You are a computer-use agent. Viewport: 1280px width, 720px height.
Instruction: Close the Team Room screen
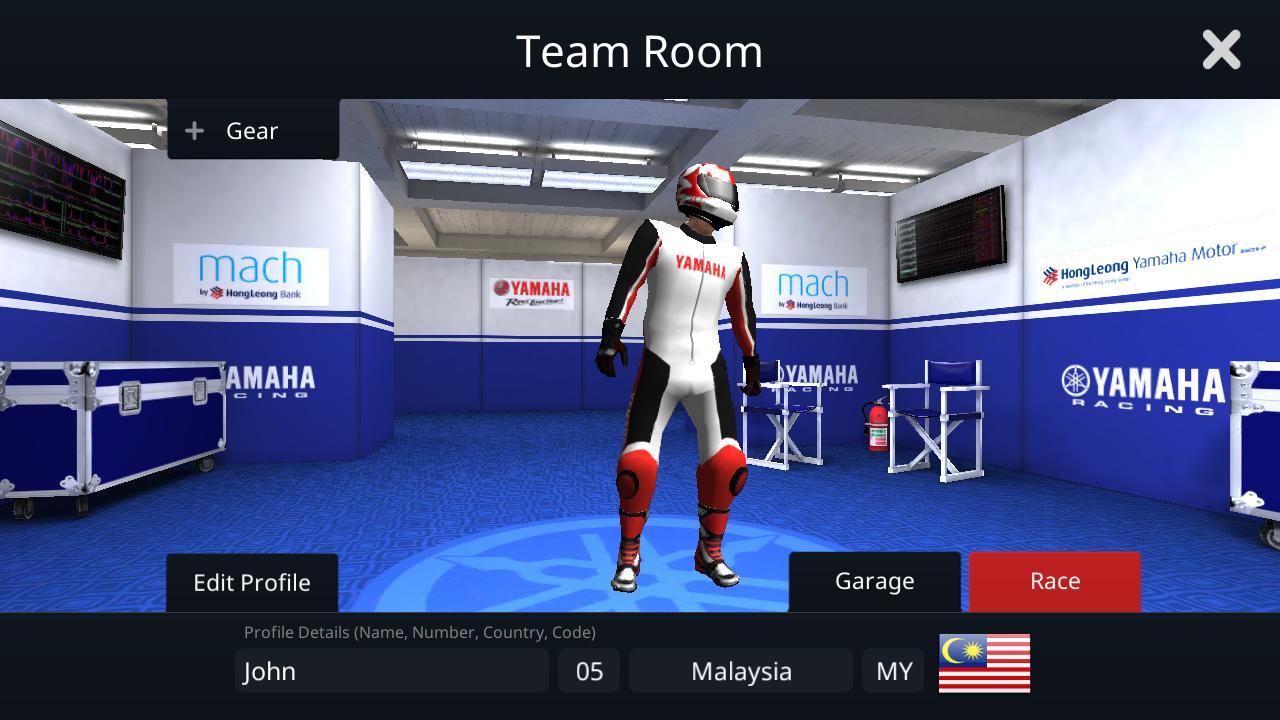point(1221,50)
